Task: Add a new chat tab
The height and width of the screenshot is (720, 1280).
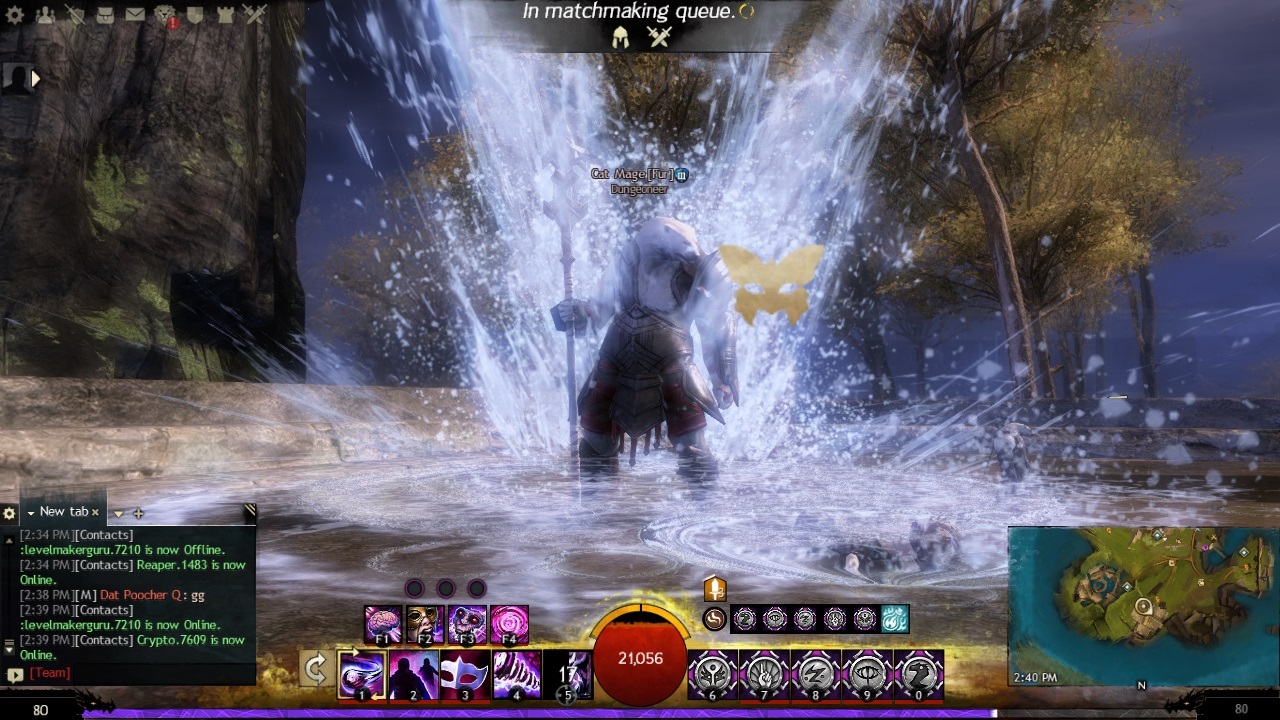Action: (x=138, y=513)
